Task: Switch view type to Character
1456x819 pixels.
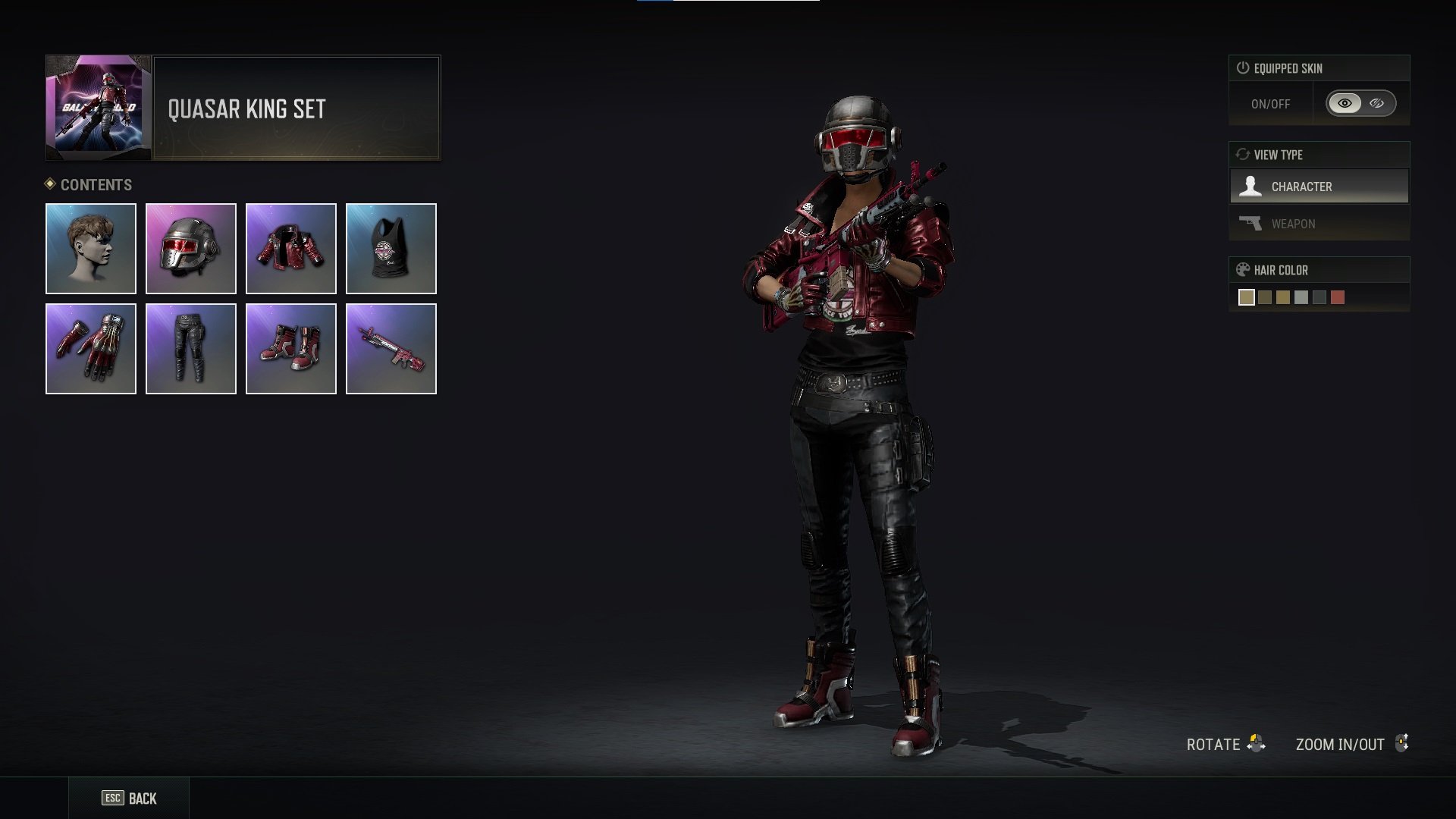Action: pos(1319,187)
